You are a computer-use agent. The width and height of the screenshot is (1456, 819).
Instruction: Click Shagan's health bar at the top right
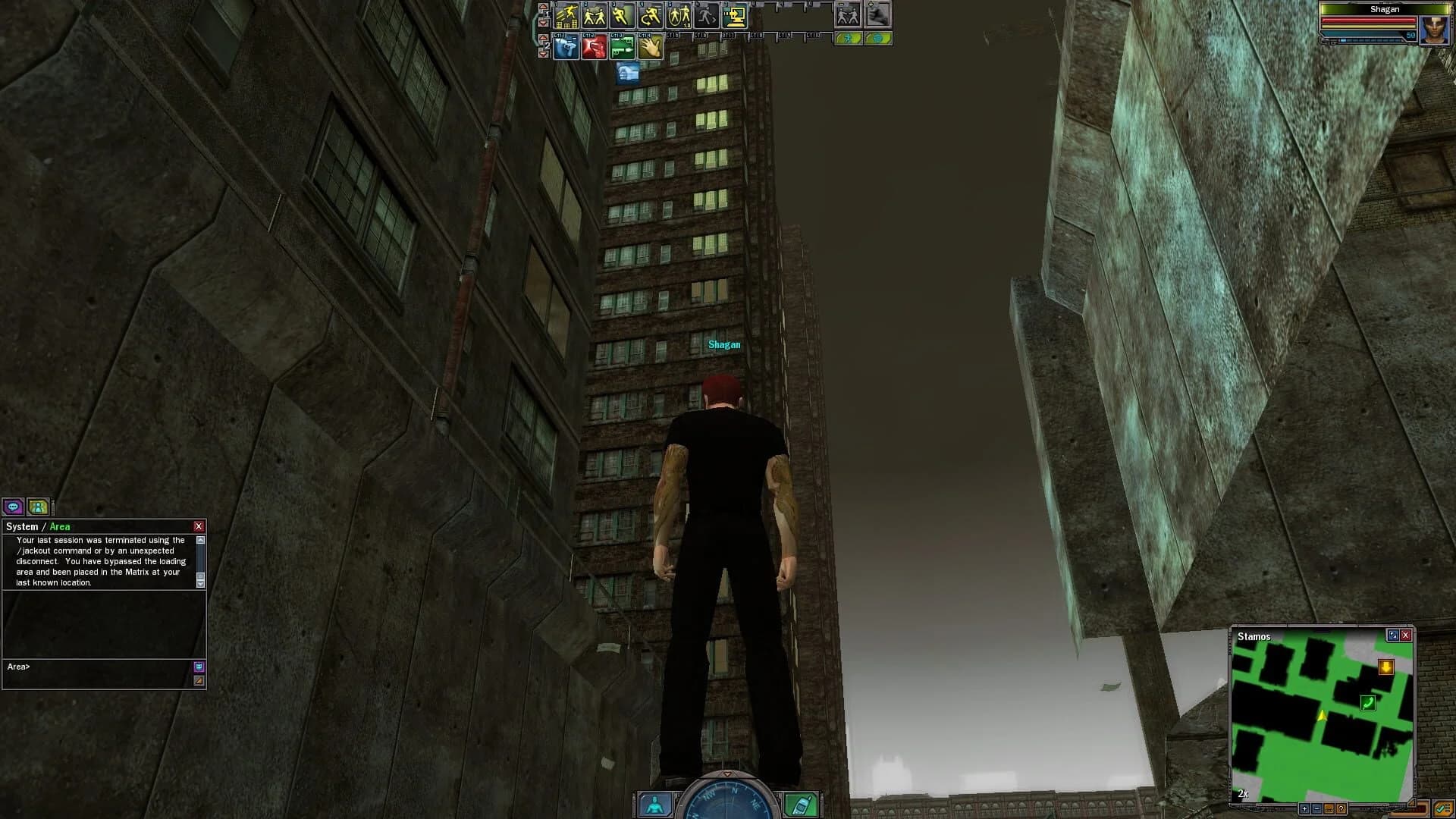pos(1369,20)
